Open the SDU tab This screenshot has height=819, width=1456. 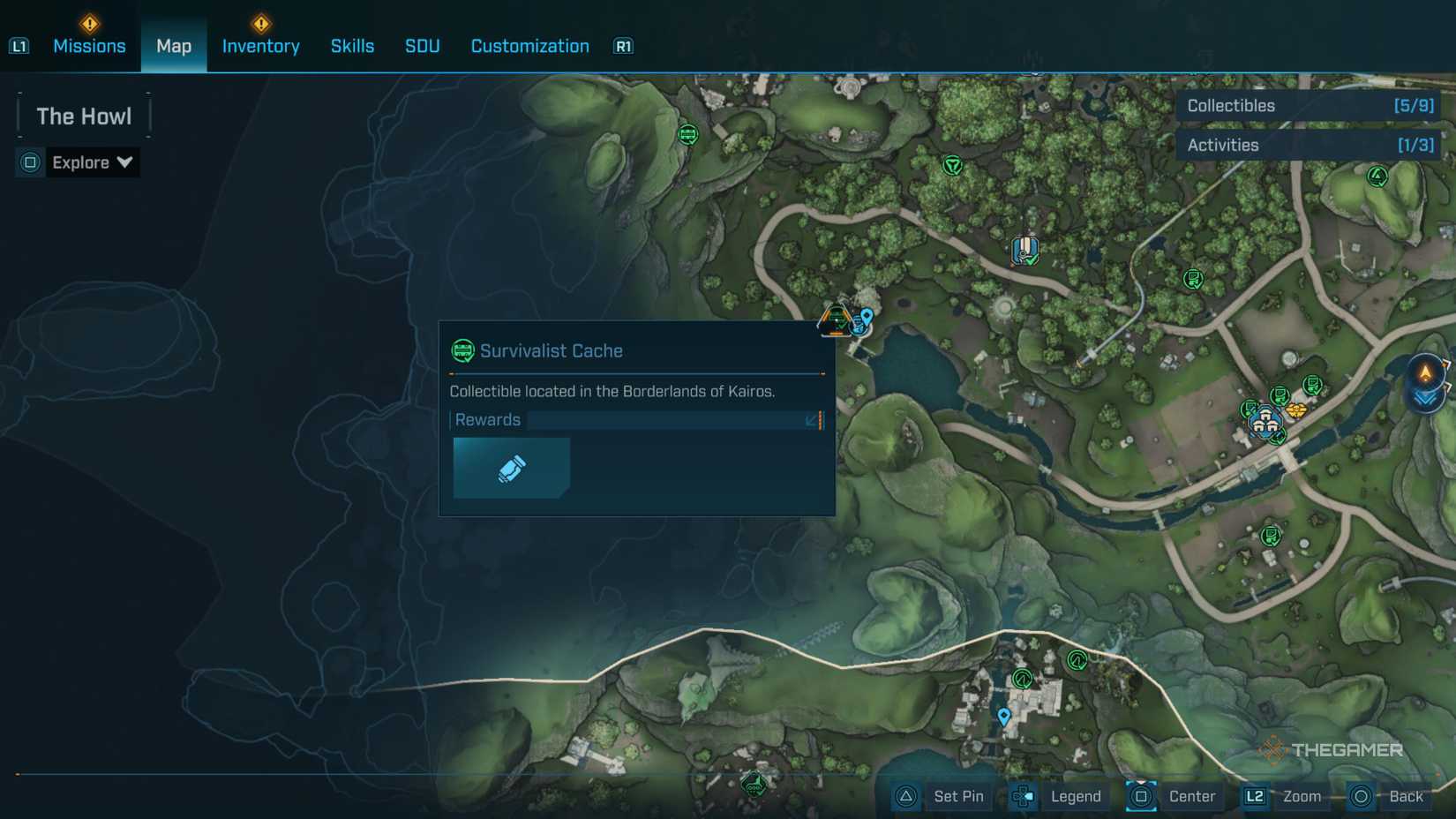[x=422, y=46]
